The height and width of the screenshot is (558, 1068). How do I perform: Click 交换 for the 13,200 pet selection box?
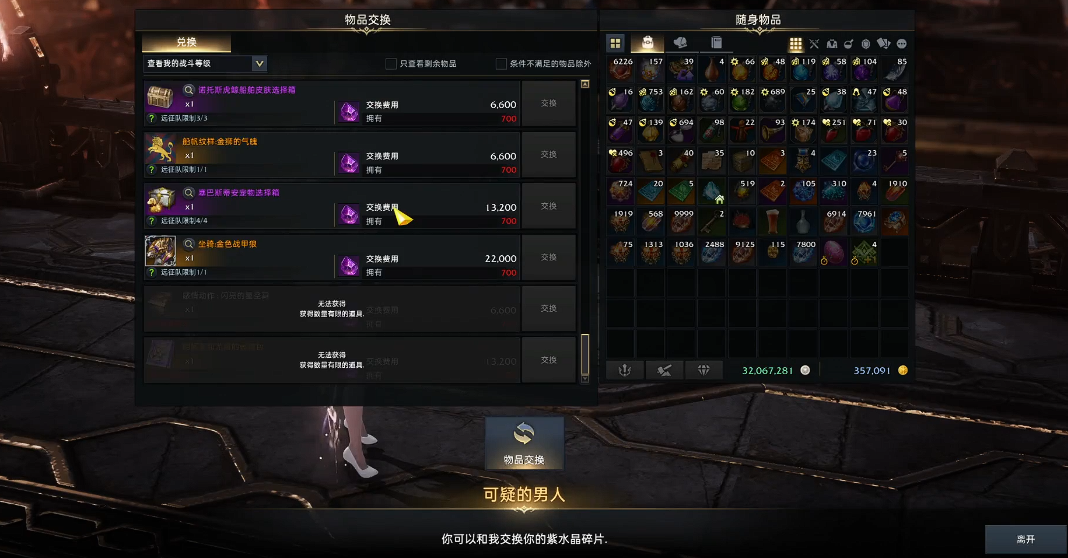point(548,206)
